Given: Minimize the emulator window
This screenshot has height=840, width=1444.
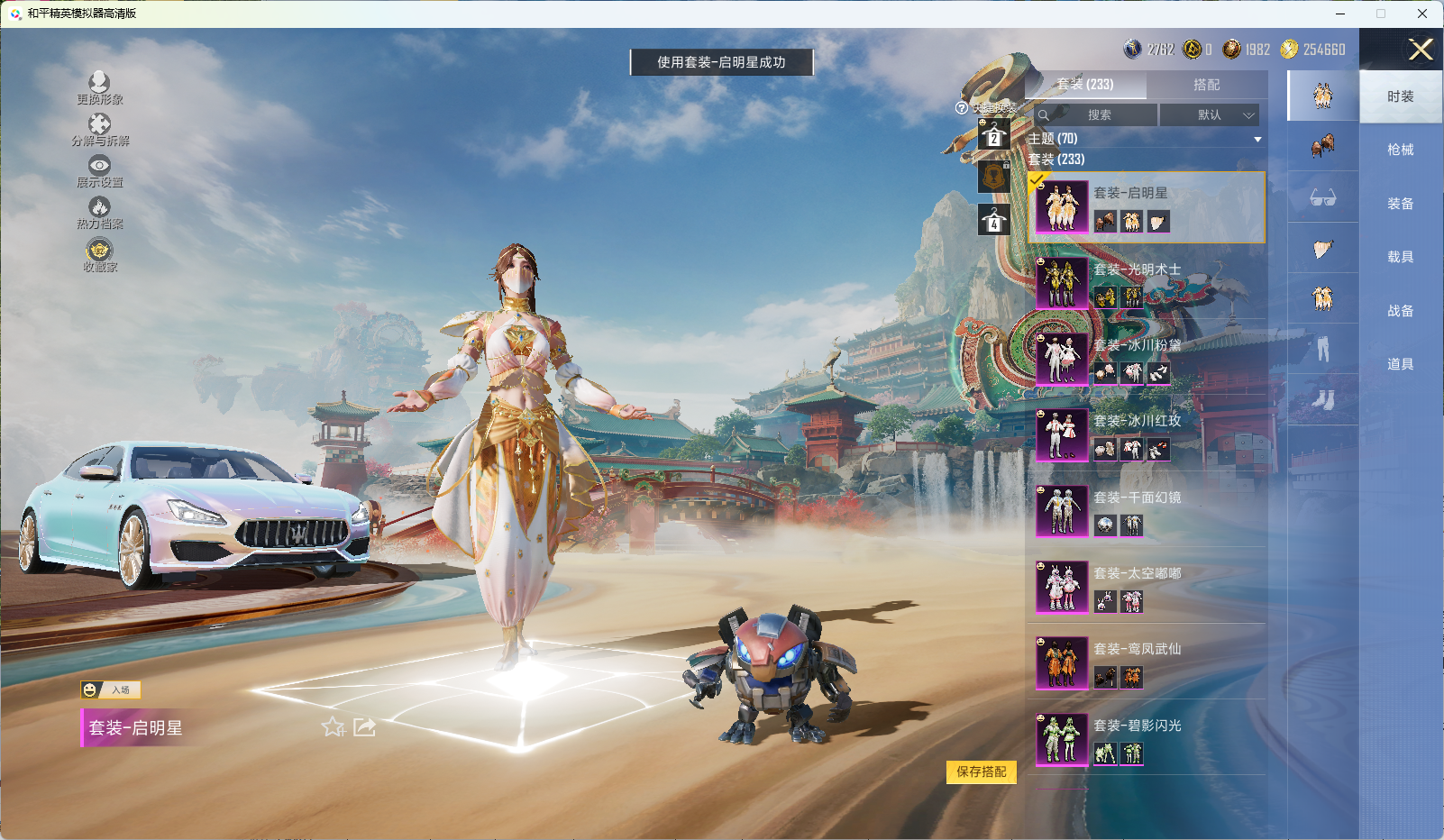Looking at the screenshot, I should [1340, 14].
